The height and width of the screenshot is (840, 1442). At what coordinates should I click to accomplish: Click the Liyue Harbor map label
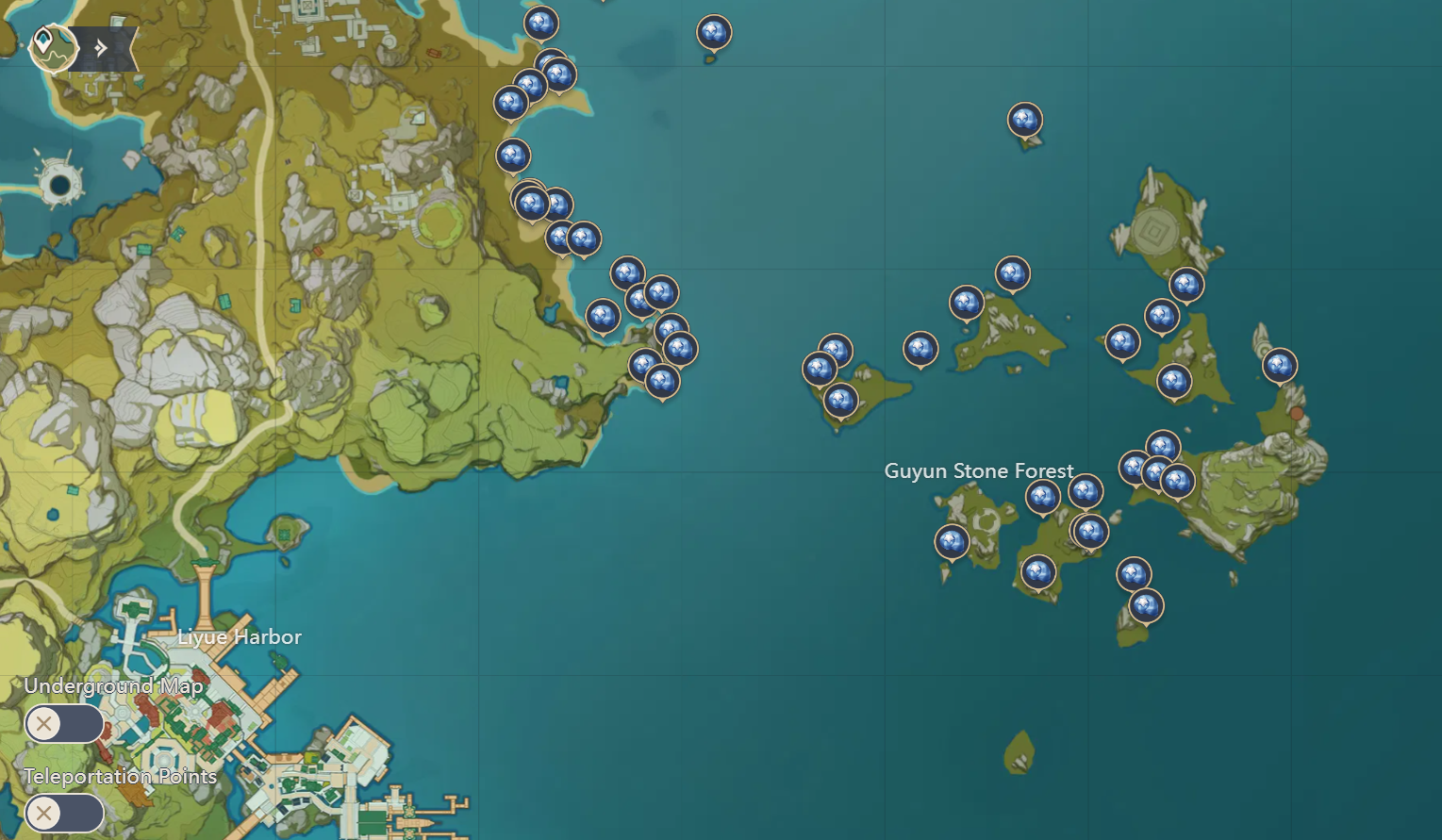click(240, 637)
